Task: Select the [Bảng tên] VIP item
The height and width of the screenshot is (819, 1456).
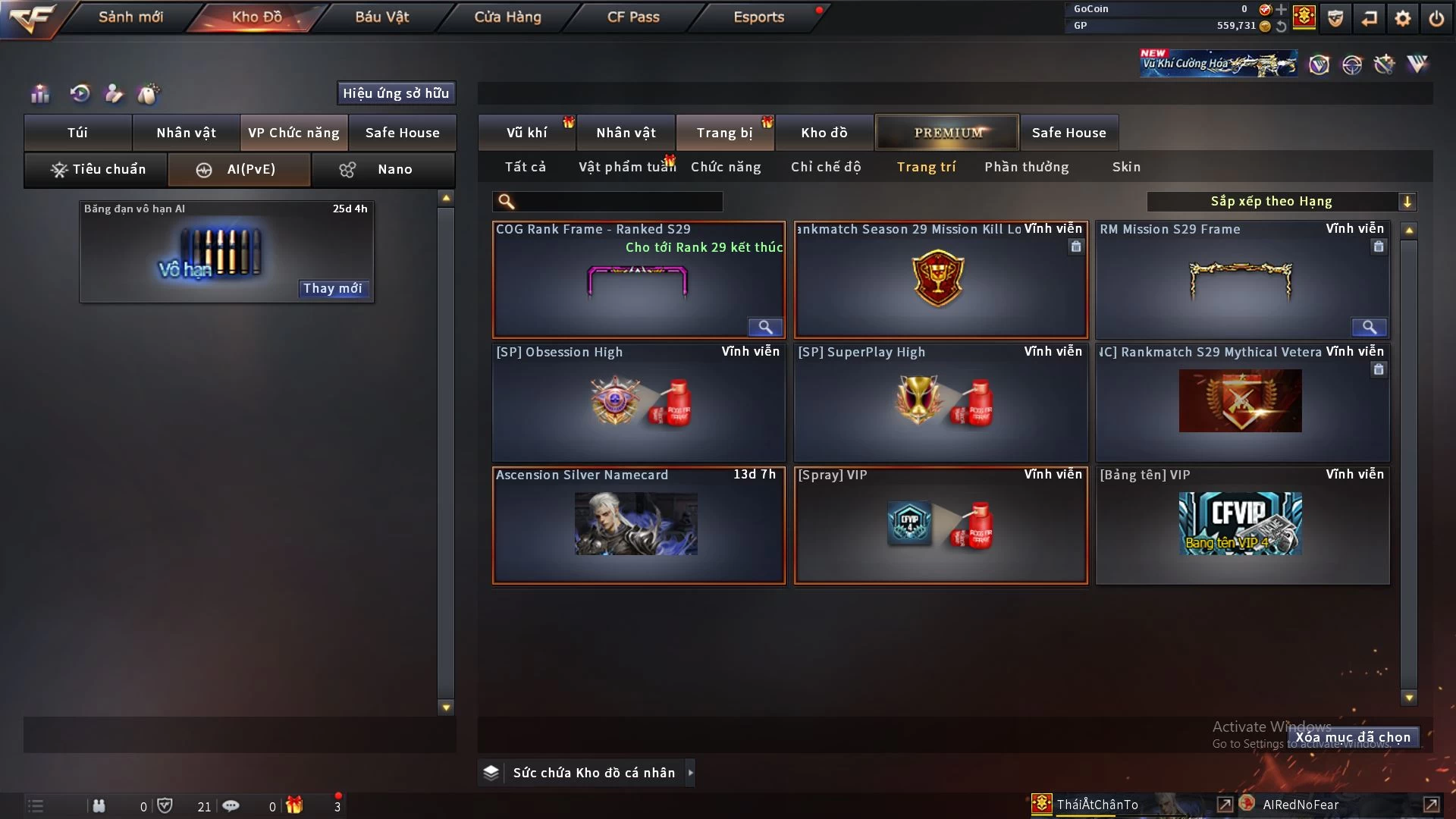Action: tap(1242, 525)
